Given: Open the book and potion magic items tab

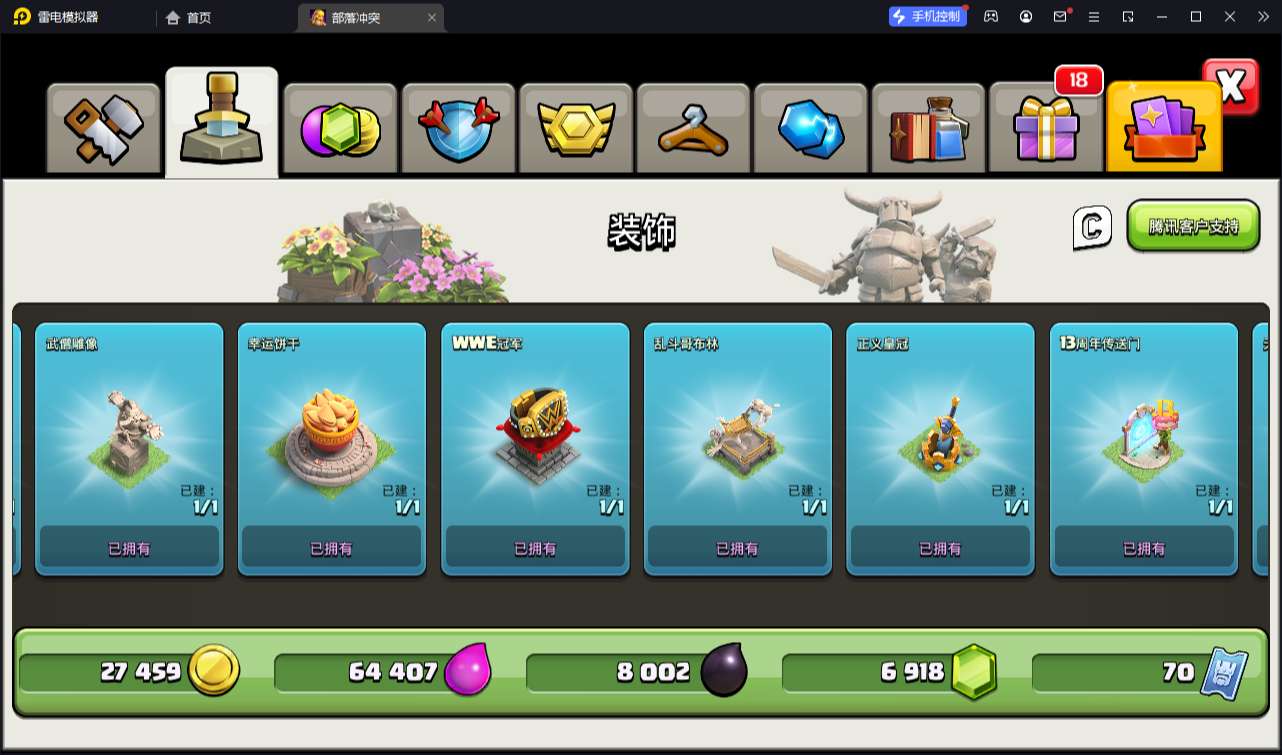Looking at the screenshot, I should 928,130.
